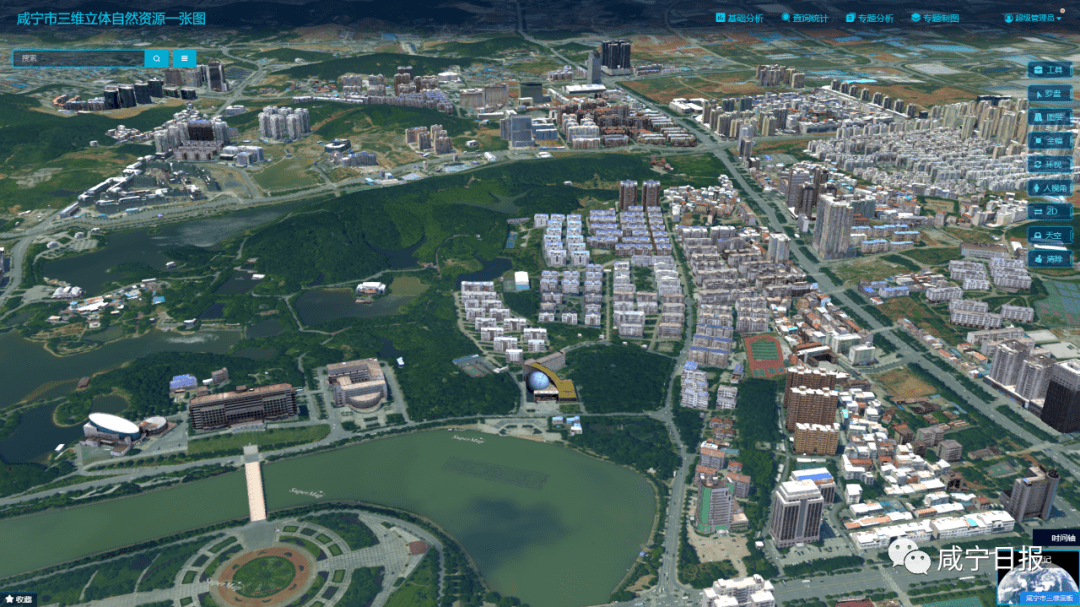Open the 基础分析 menu
Viewport: 1080px width, 607px height.
click(x=739, y=18)
